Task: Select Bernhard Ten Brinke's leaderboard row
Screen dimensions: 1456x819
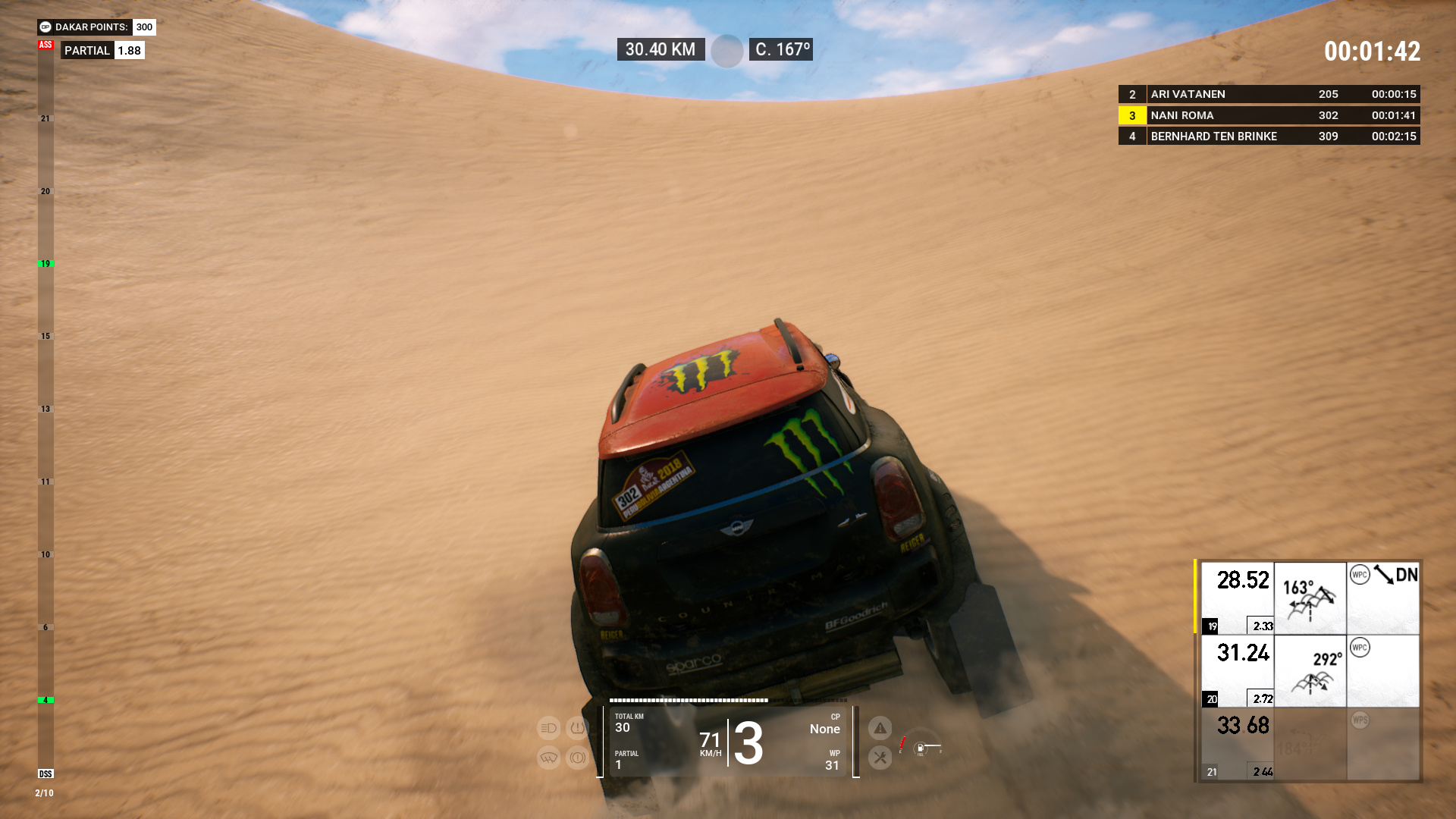Action: click(1269, 136)
